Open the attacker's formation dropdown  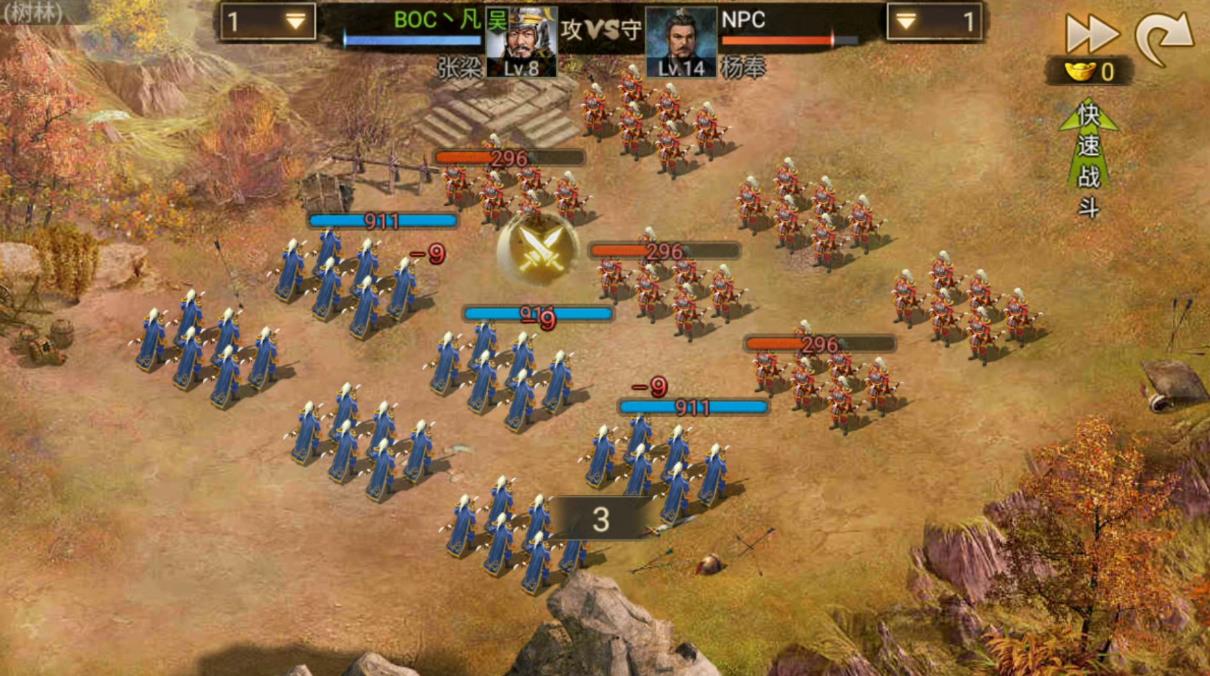268,22
